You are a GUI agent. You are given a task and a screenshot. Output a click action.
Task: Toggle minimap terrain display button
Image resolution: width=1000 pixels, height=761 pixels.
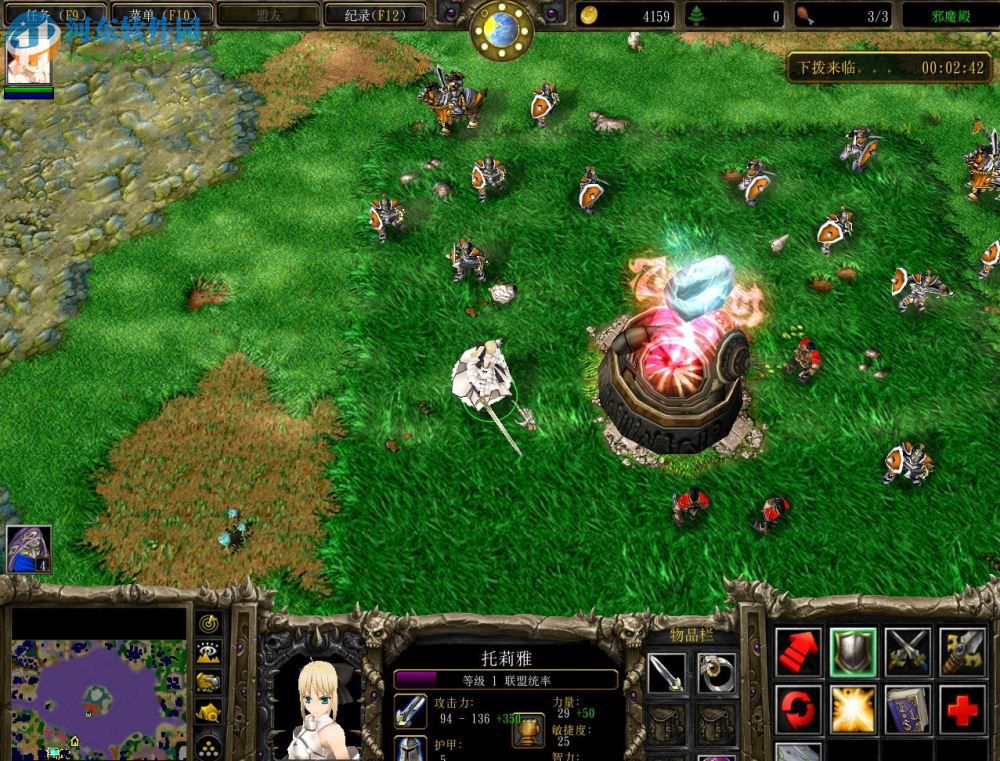pos(208,653)
